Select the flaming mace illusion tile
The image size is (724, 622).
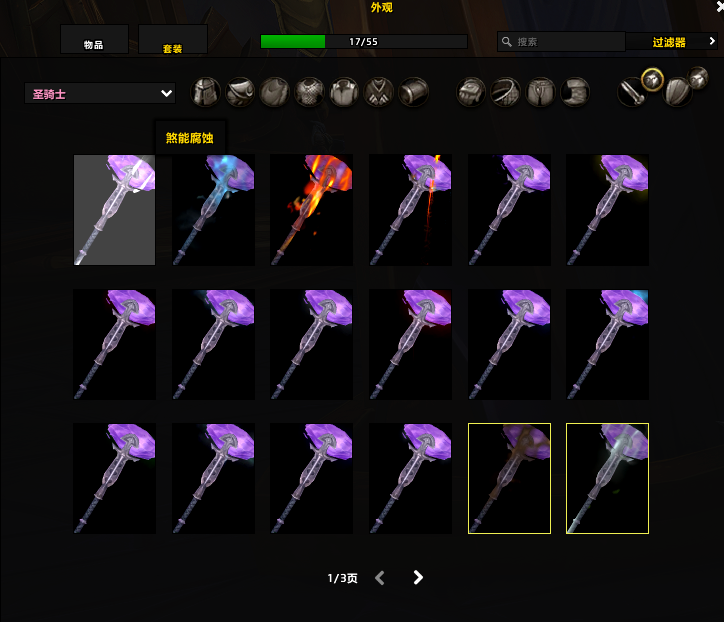click(x=311, y=209)
